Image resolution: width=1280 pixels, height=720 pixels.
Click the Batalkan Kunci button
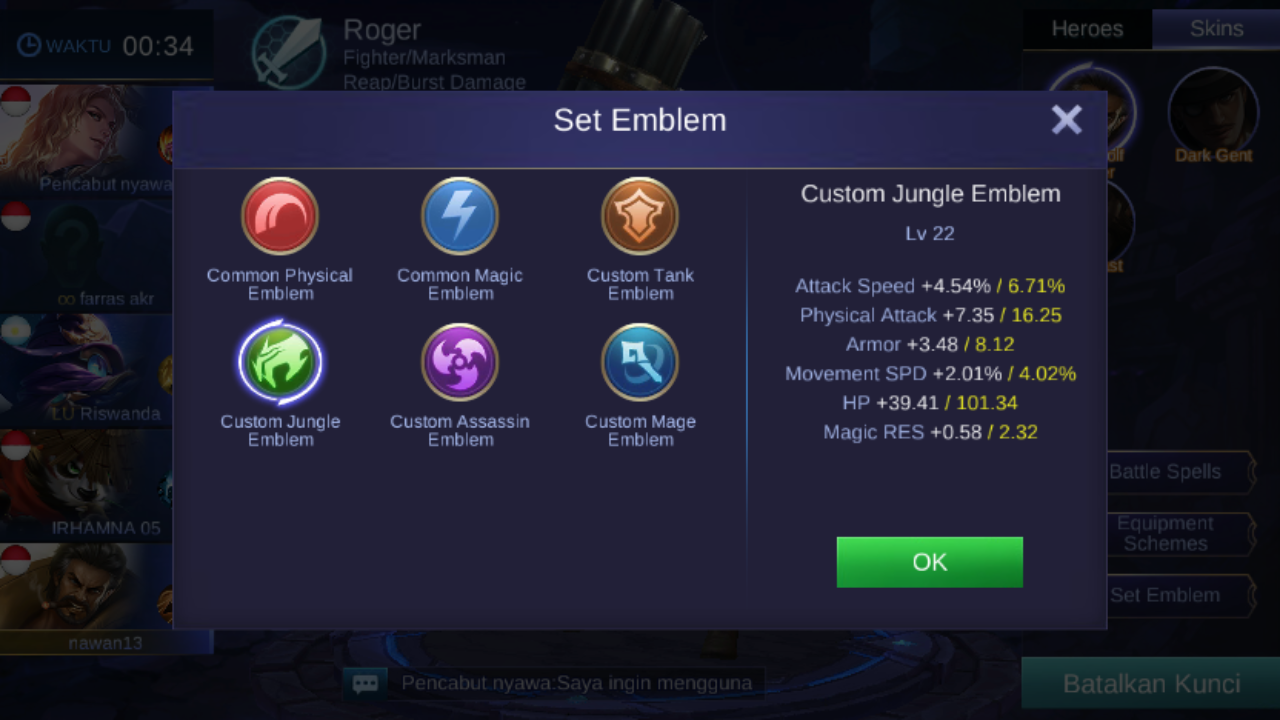click(x=1151, y=684)
